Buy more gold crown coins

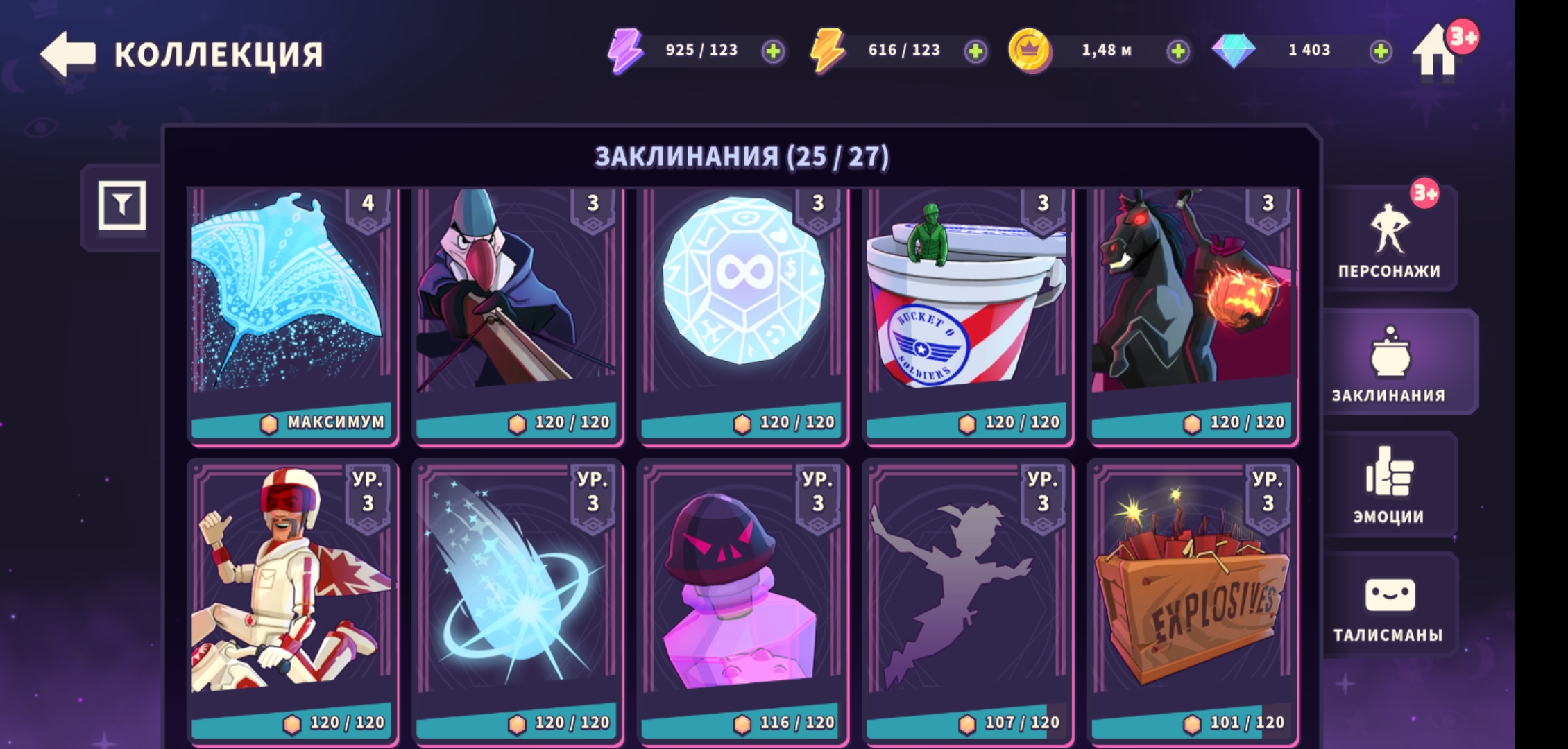[1178, 51]
